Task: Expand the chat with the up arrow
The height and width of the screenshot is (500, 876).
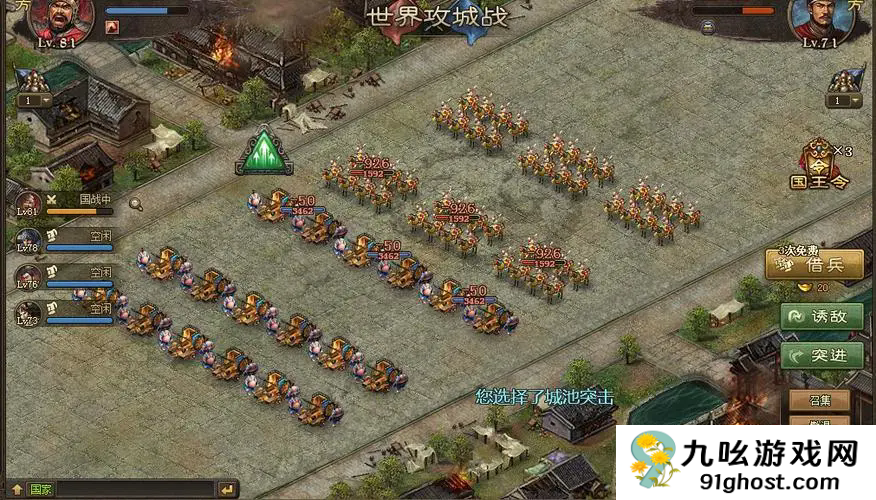Action: (x=17, y=490)
